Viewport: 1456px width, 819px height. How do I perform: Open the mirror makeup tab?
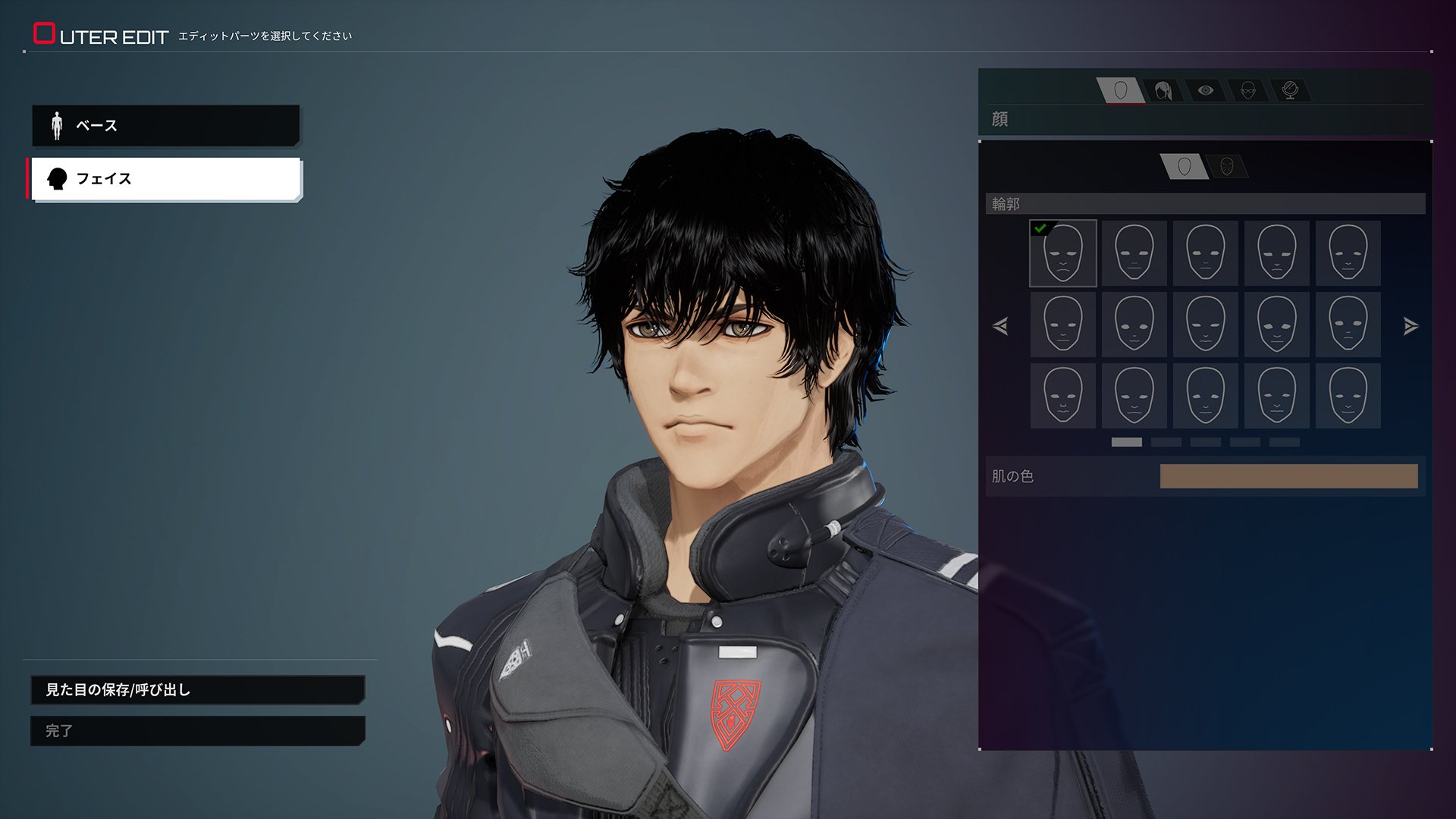pyautogui.click(x=1290, y=91)
